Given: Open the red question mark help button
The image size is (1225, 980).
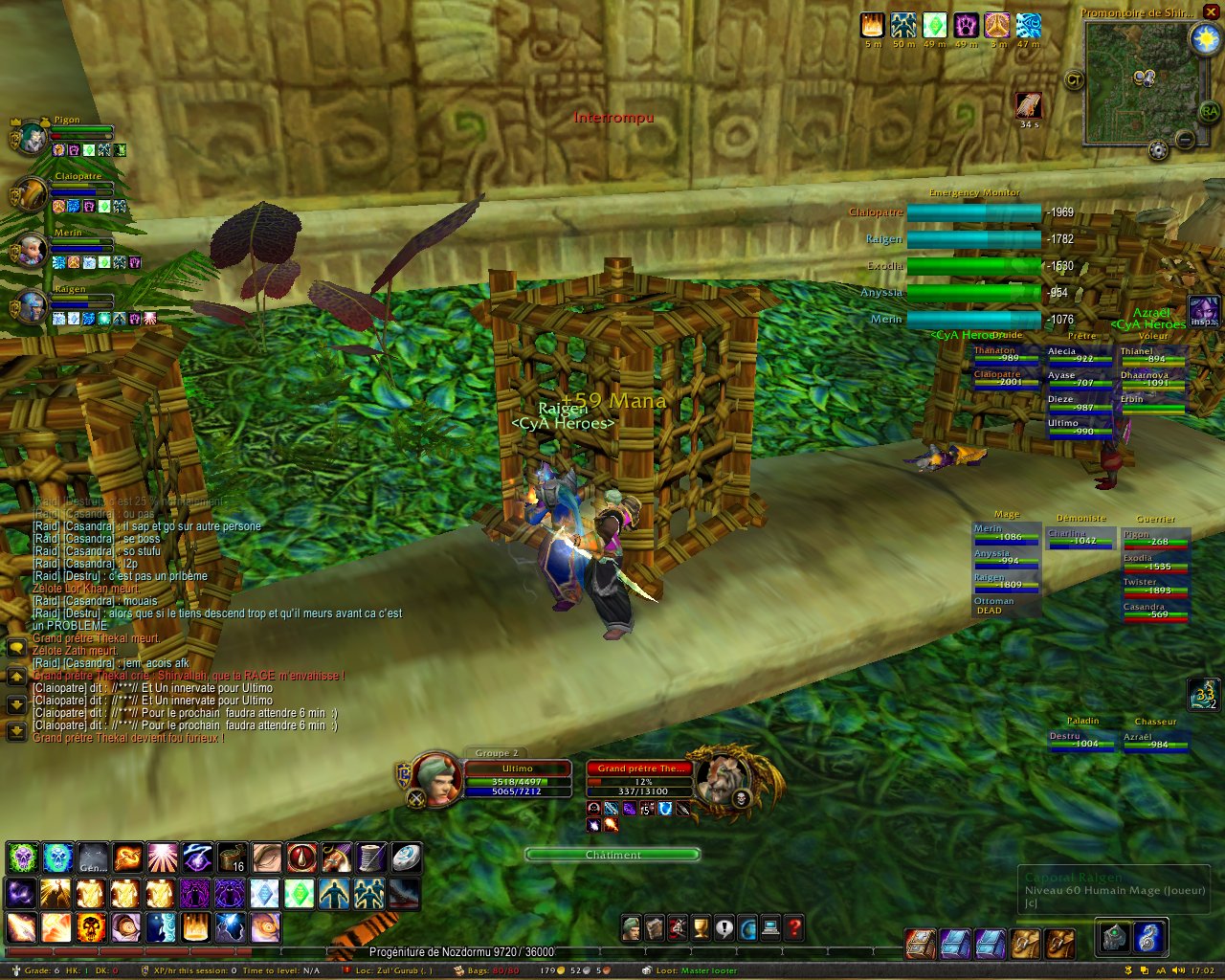Looking at the screenshot, I should click(793, 927).
